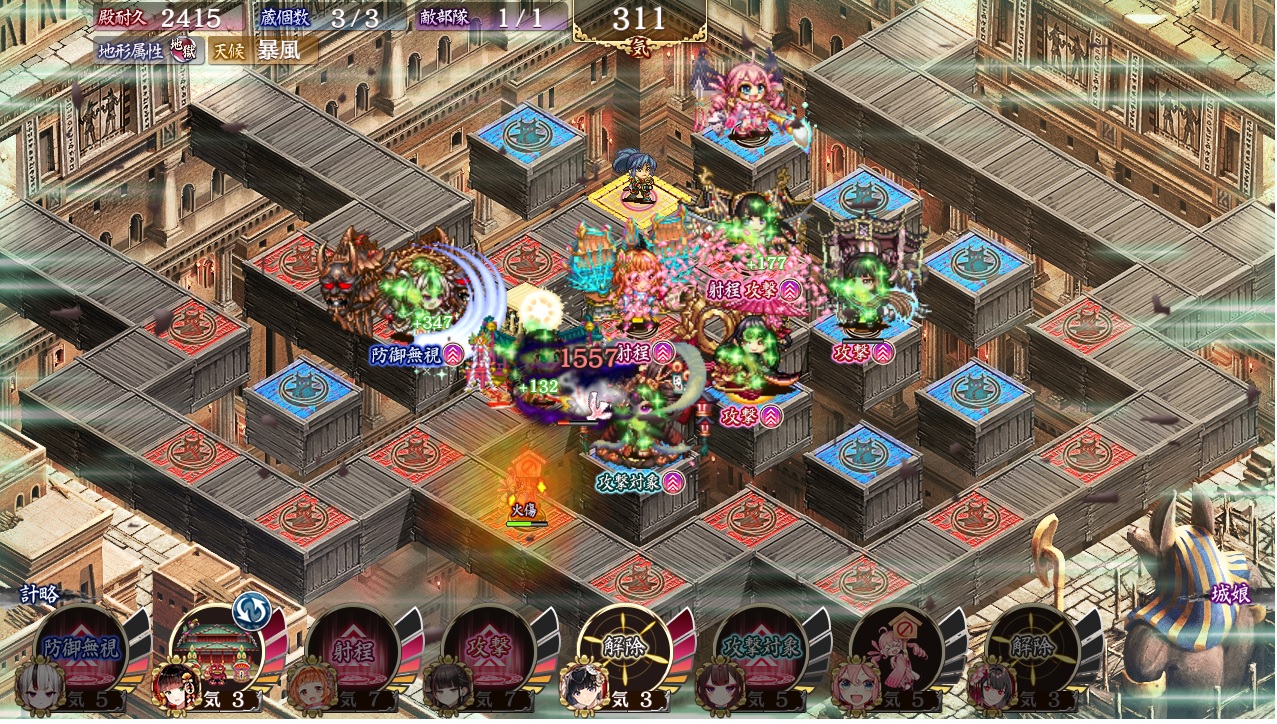Activate the 防御無視 stratagem

click(81, 648)
